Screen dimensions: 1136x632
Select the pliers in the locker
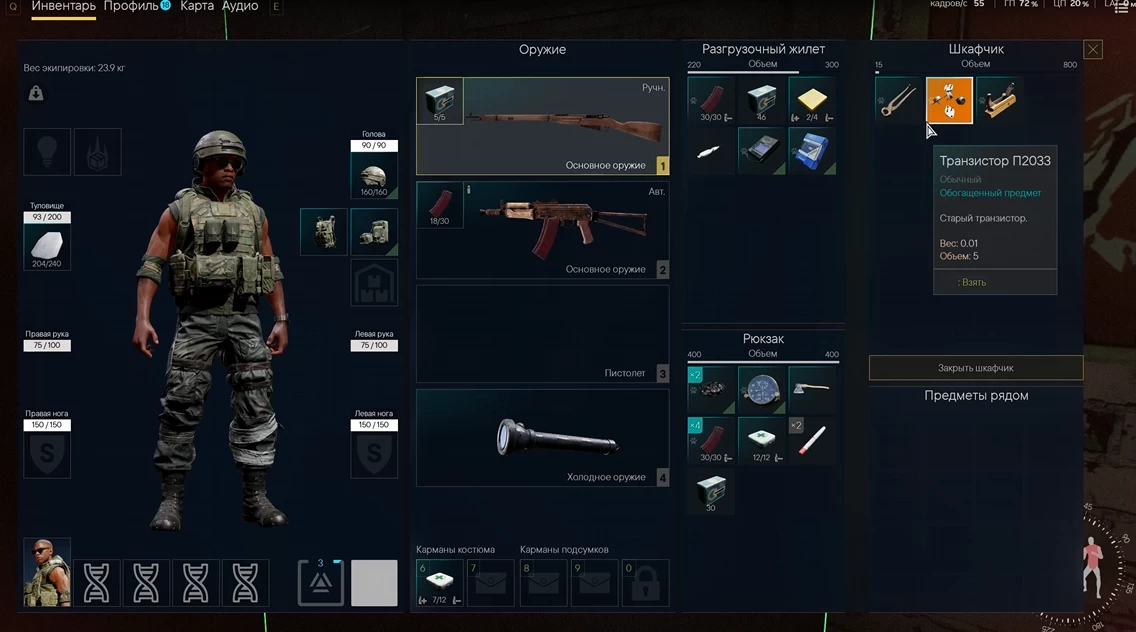[x=898, y=101]
